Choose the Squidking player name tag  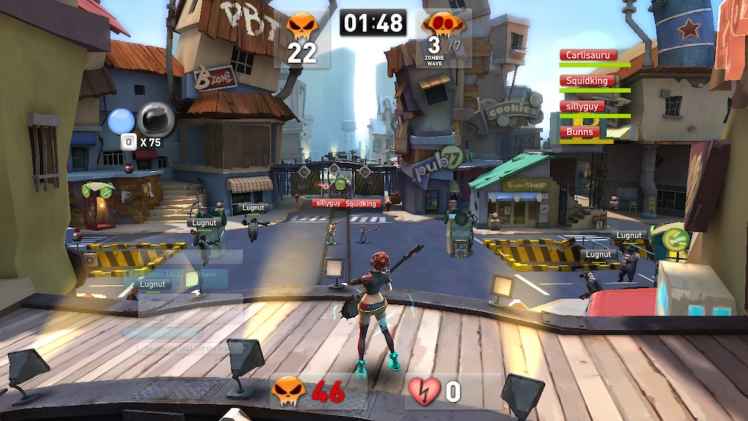click(x=588, y=81)
